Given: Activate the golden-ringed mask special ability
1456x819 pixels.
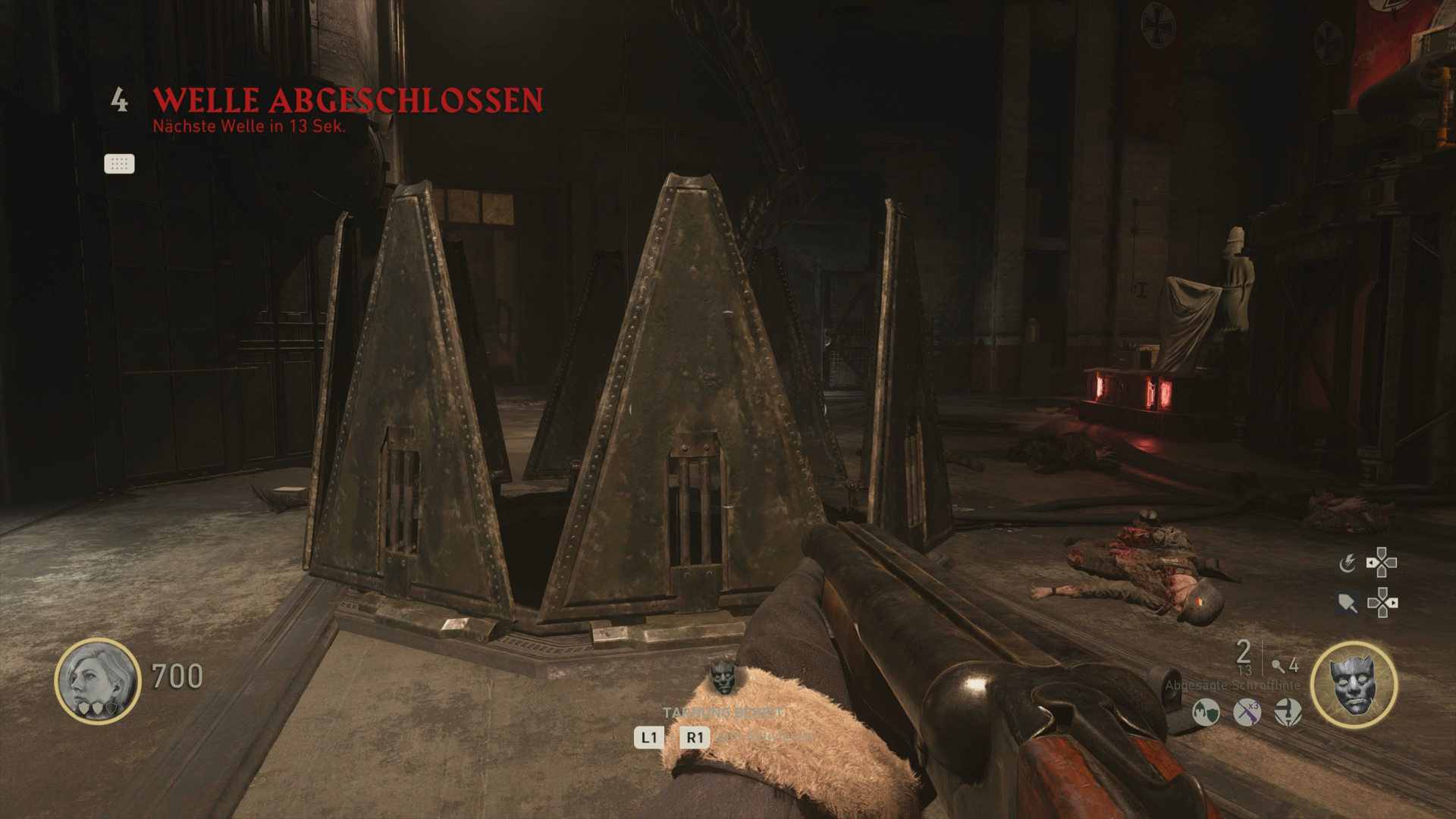Looking at the screenshot, I should pyautogui.click(x=1354, y=684).
